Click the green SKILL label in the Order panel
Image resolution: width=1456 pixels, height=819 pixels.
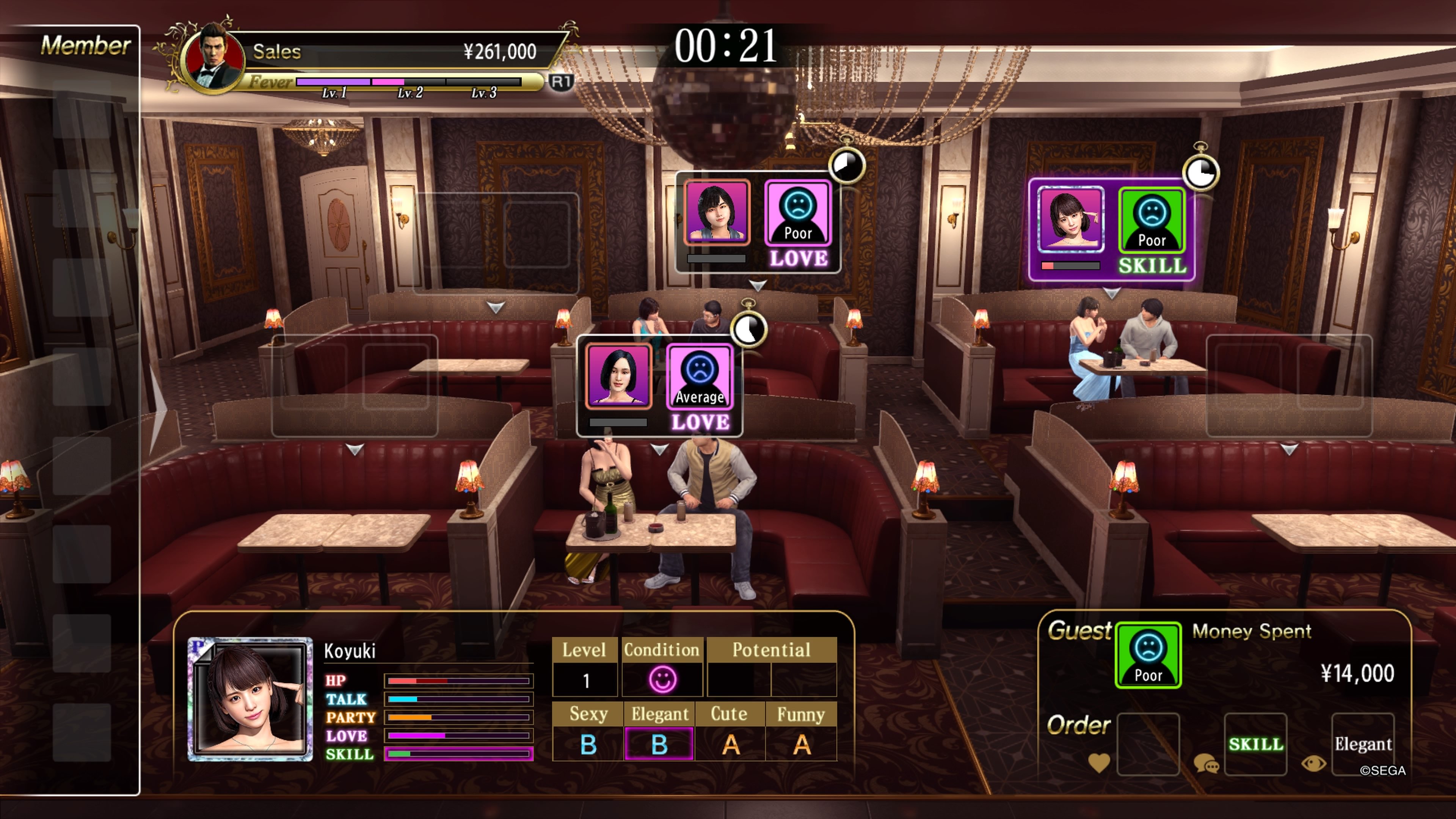click(1255, 744)
